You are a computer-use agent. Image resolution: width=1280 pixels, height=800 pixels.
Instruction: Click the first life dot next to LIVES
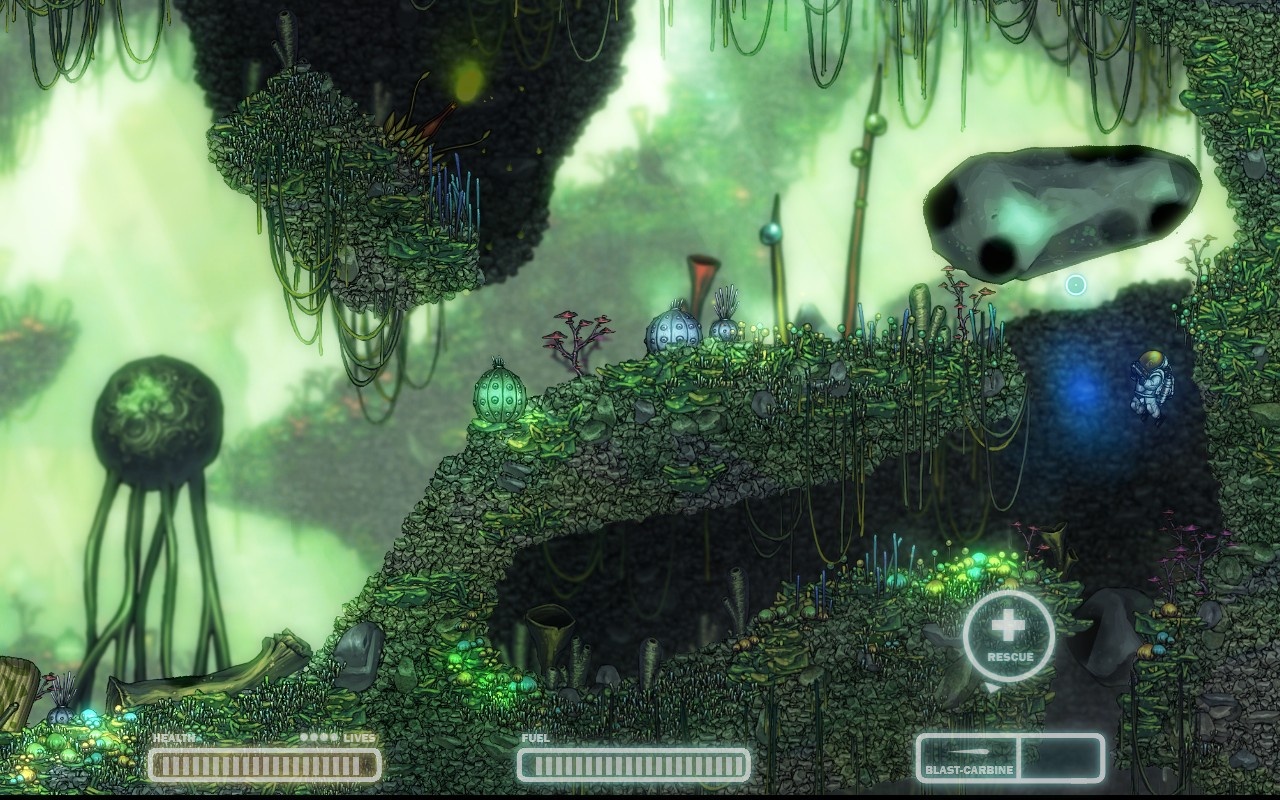tap(303, 737)
